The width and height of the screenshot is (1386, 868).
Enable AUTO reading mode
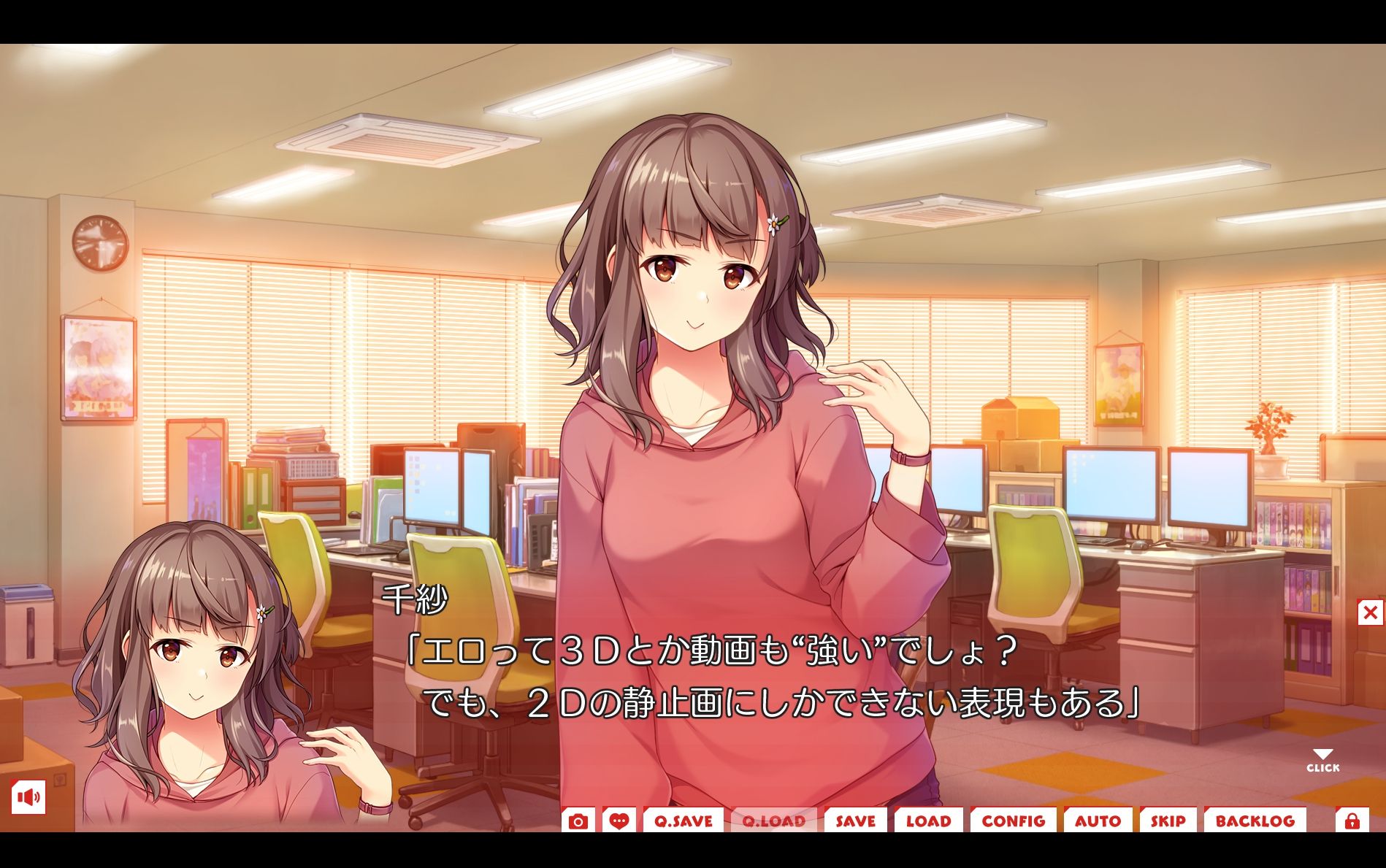click(1098, 821)
